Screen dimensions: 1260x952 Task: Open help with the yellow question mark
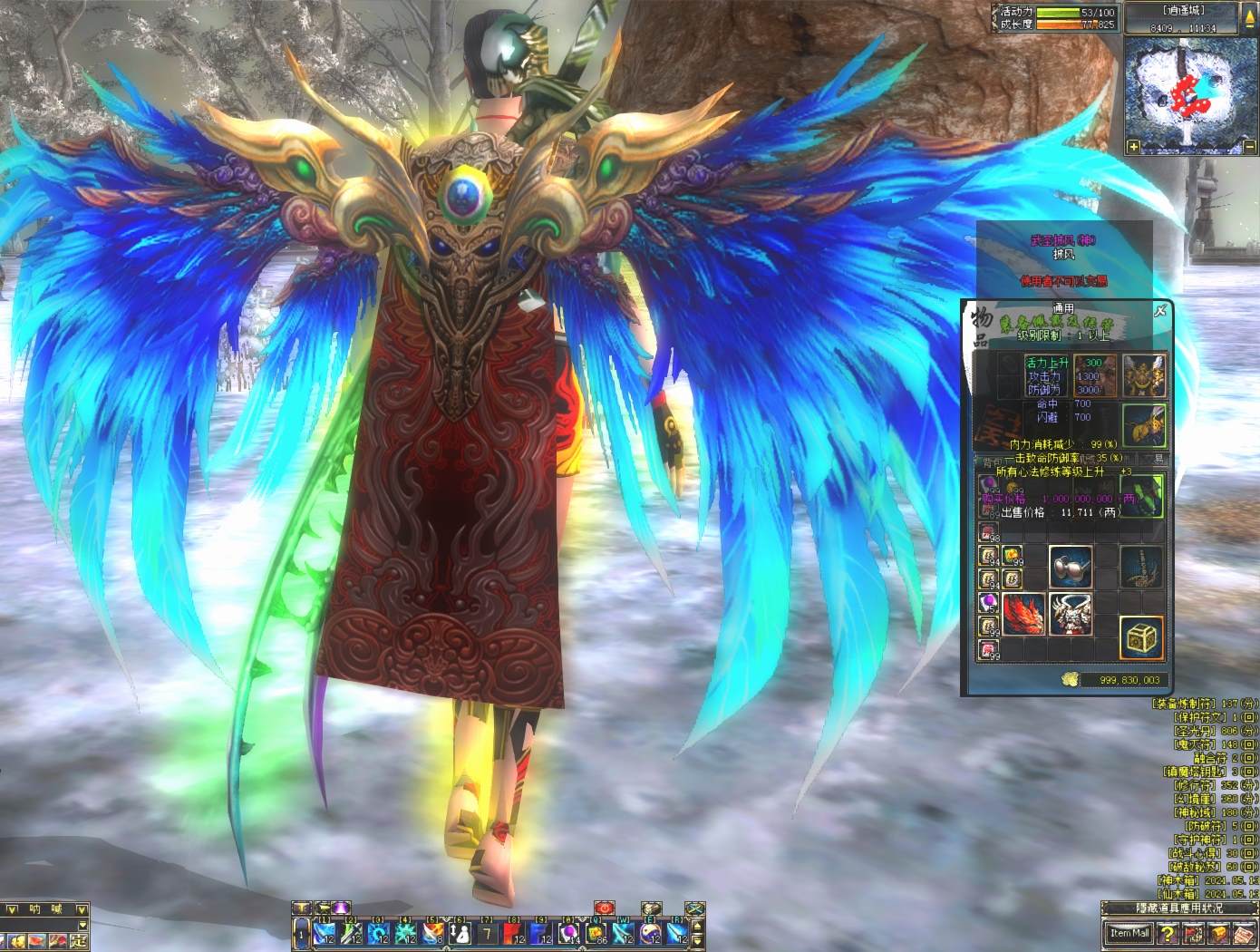(x=1168, y=933)
